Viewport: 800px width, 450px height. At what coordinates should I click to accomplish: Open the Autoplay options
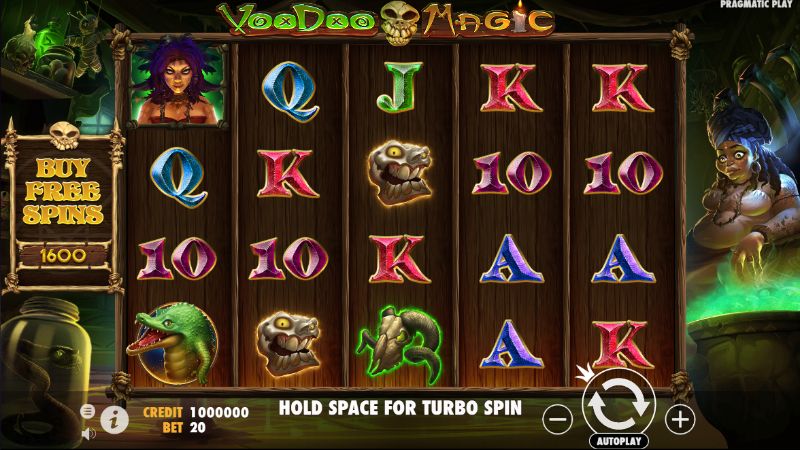pyautogui.click(x=618, y=440)
